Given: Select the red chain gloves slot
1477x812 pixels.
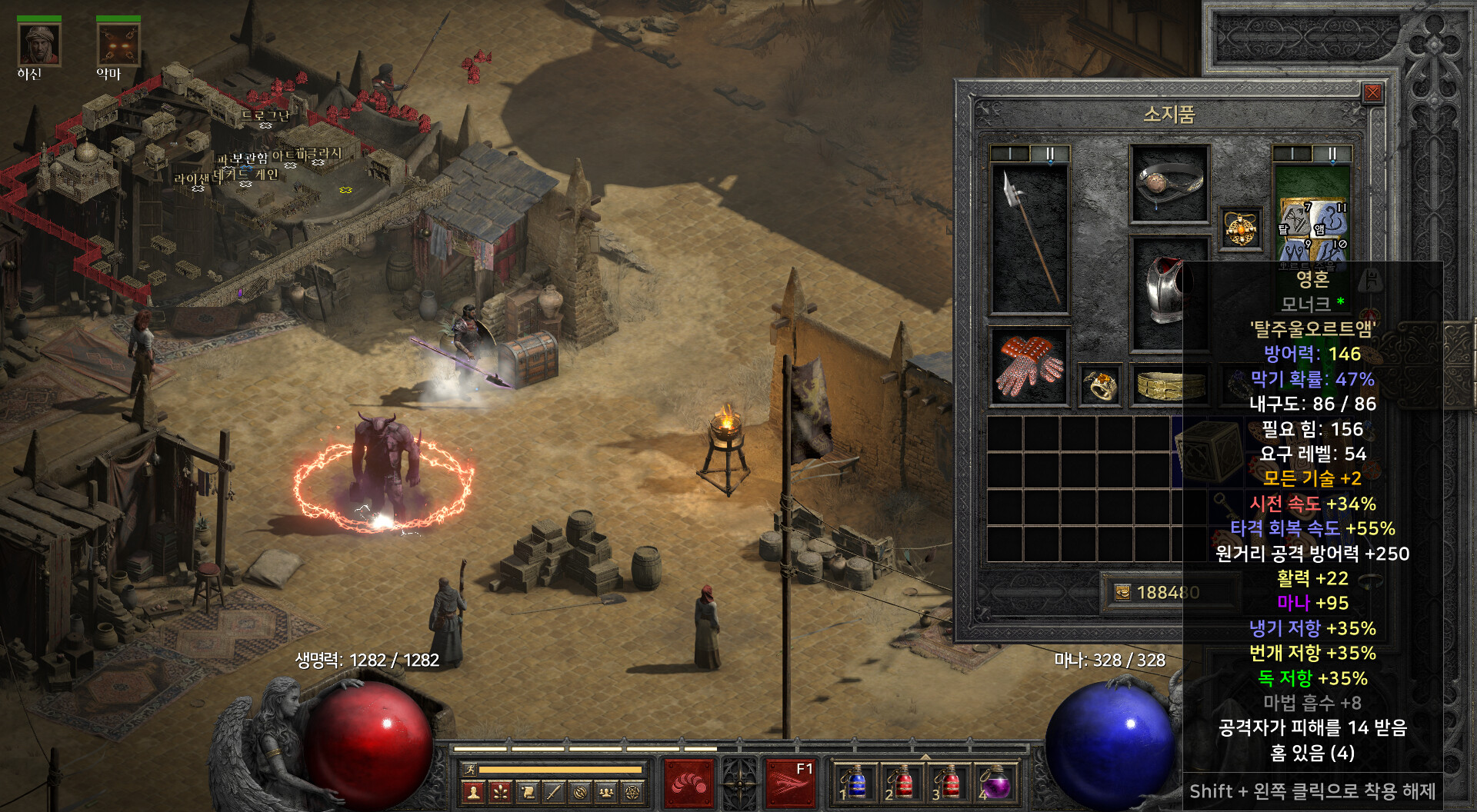Looking at the screenshot, I should pos(1029,367).
